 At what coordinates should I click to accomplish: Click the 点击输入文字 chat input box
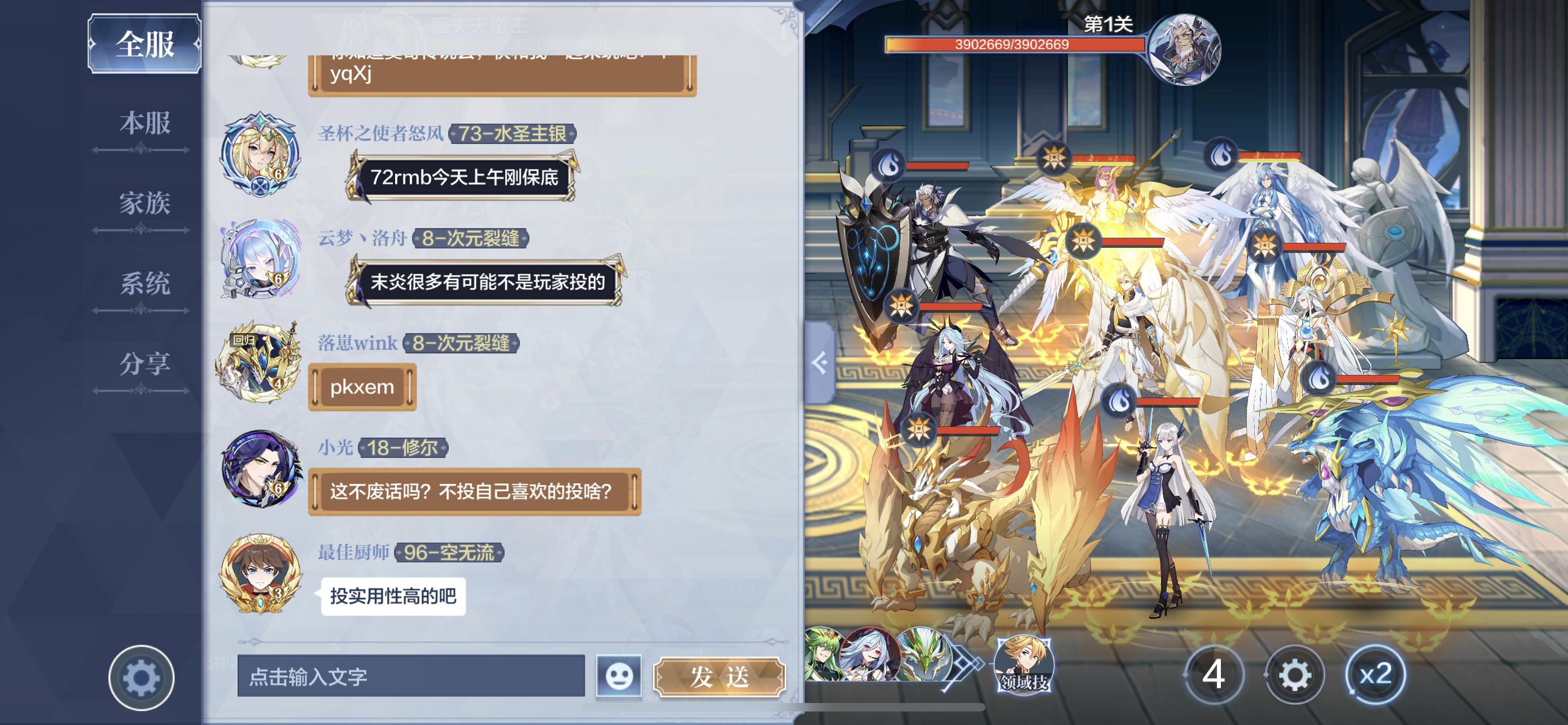click(411, 676)
